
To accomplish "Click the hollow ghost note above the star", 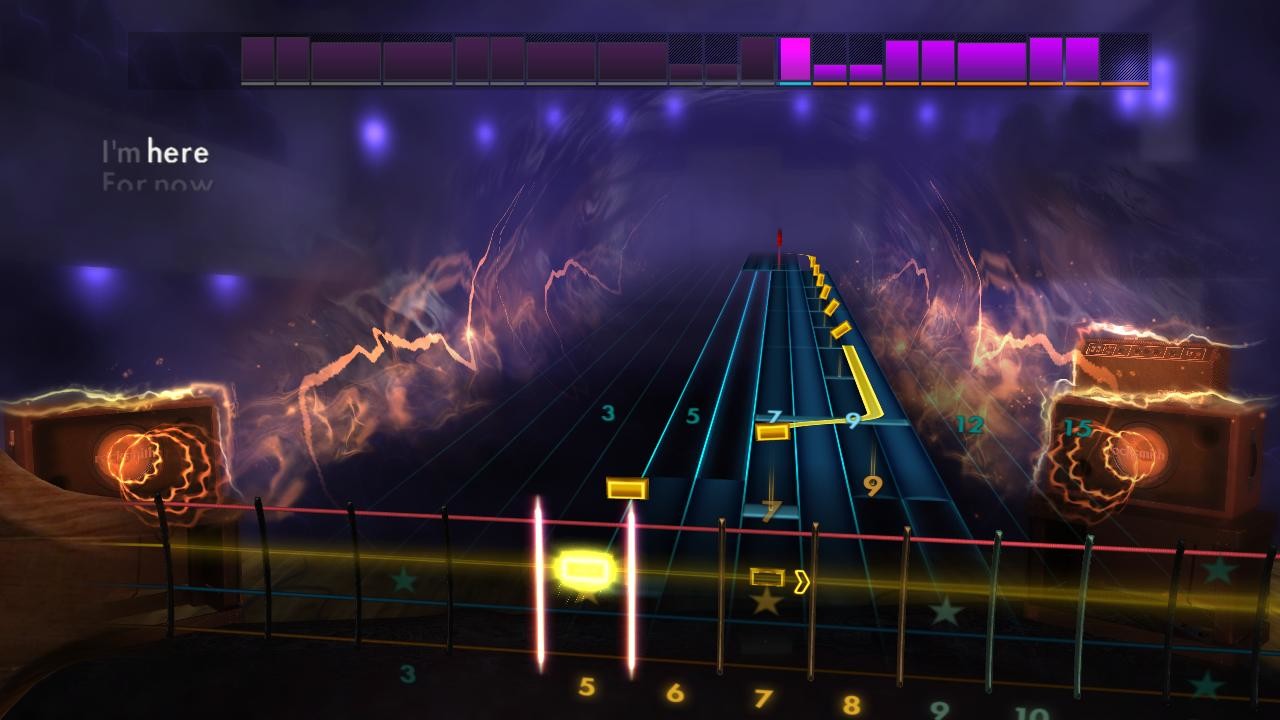I will click(x=766, y=575).
